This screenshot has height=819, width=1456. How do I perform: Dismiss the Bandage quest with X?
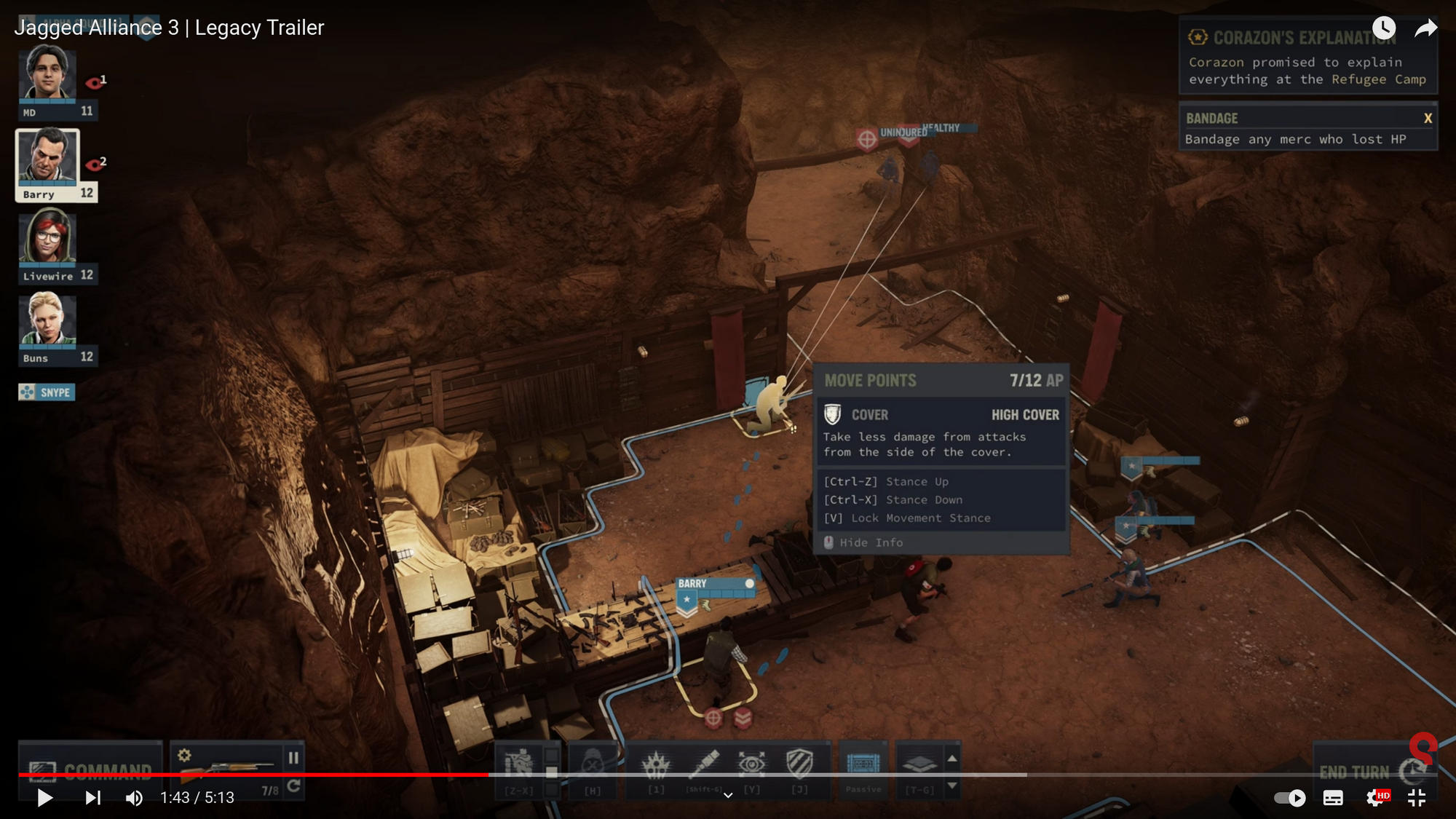1427,118
